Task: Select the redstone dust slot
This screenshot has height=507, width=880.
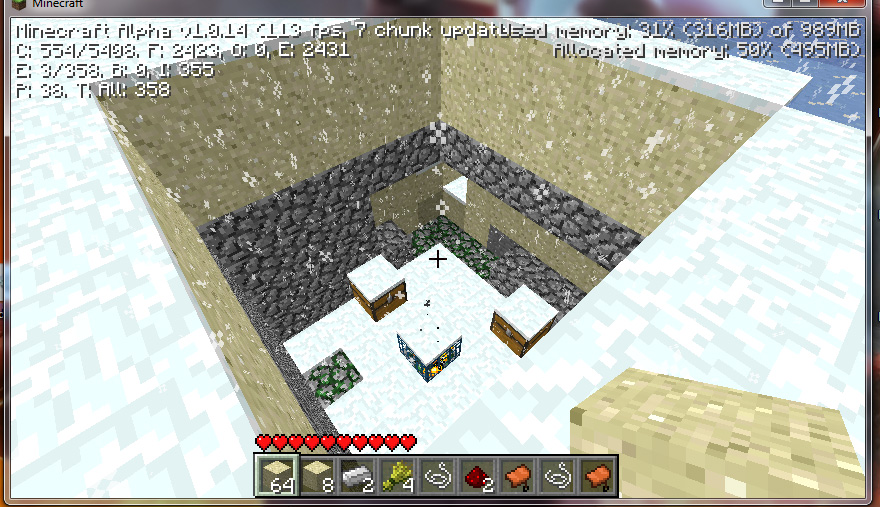Action: tap(477, 476)
